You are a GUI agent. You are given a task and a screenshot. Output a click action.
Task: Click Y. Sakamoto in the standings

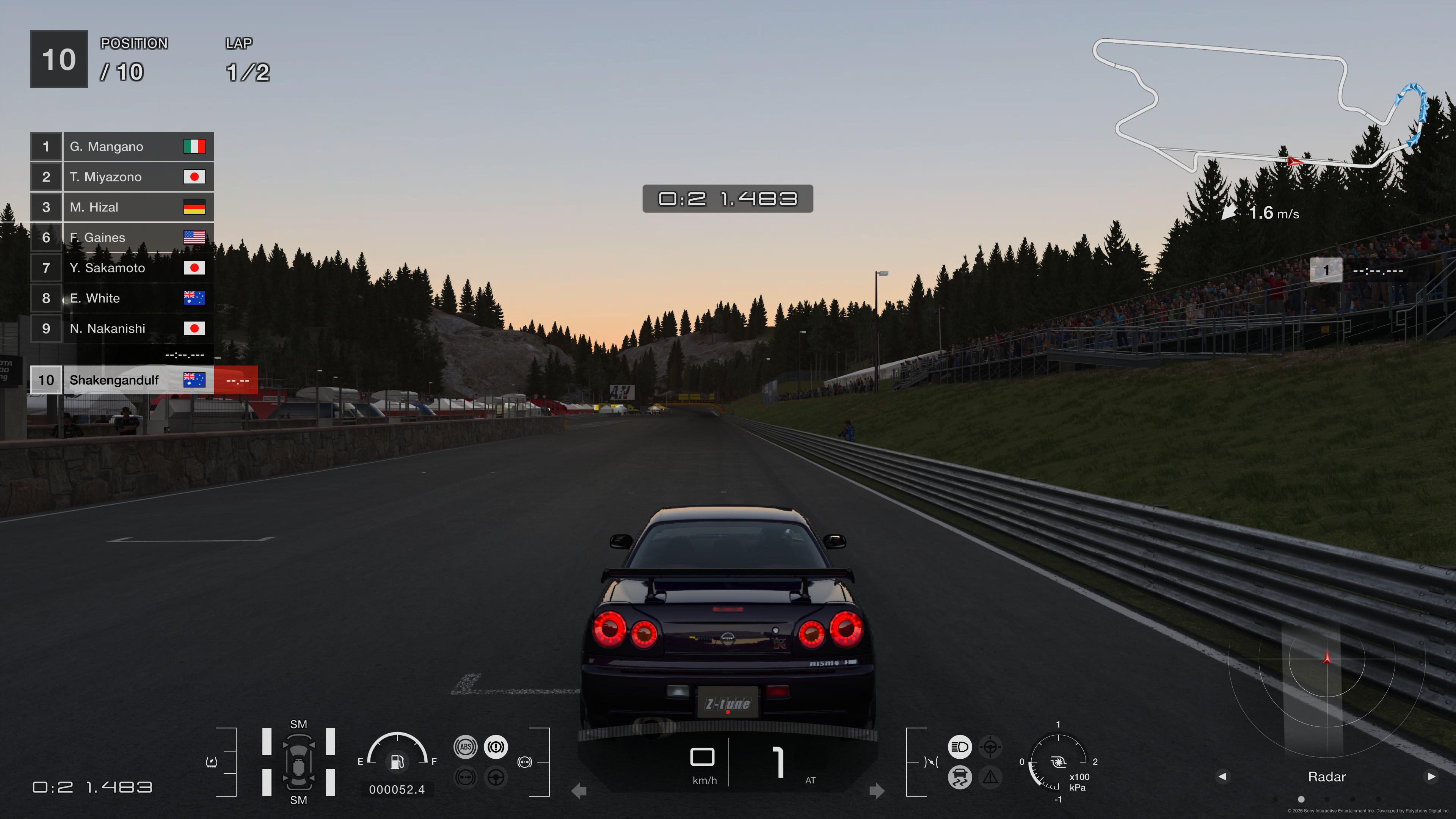pyautogui.click(x=122, y=268)
